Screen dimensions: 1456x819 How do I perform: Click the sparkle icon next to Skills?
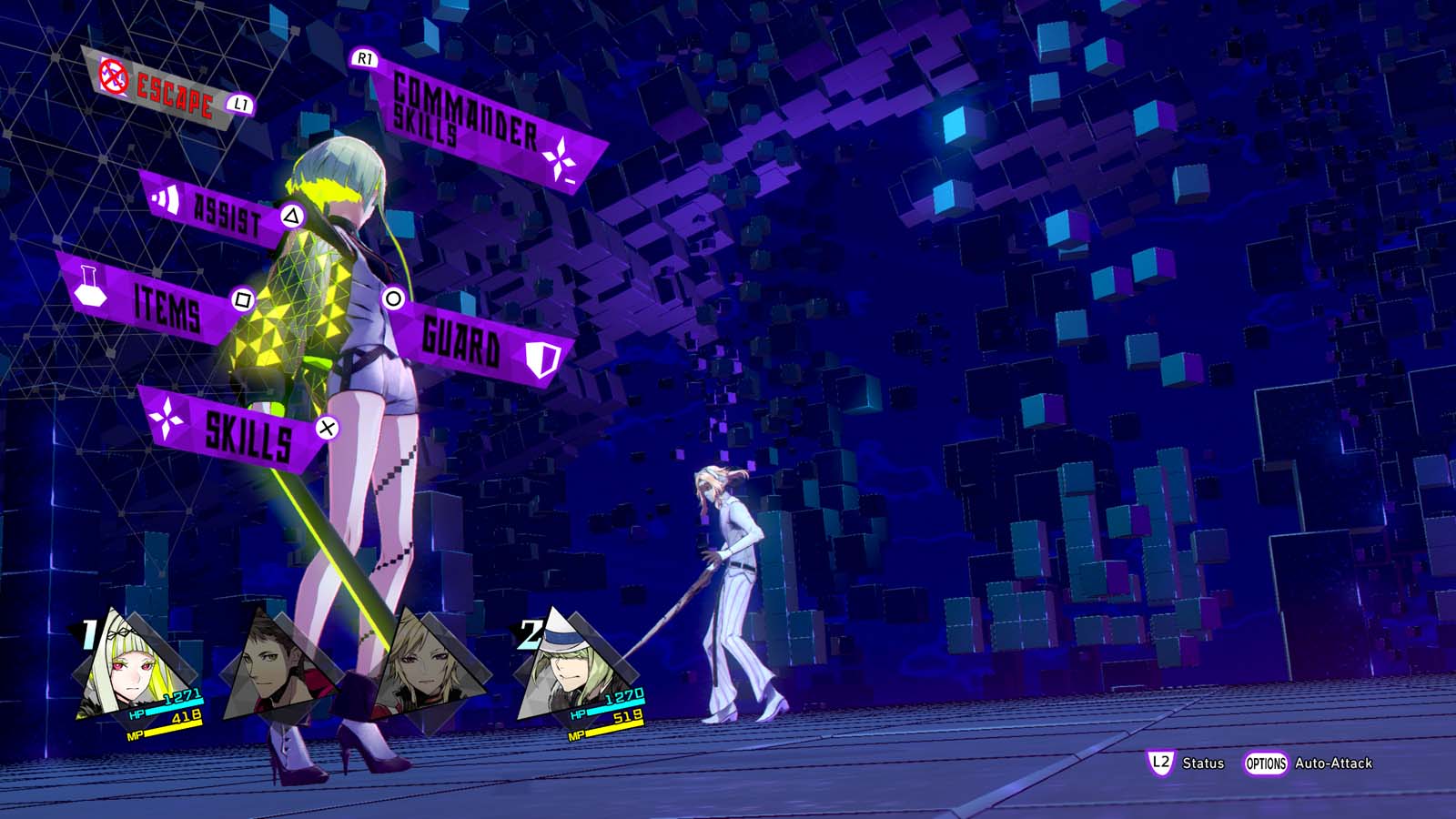(x=168, y=420)
